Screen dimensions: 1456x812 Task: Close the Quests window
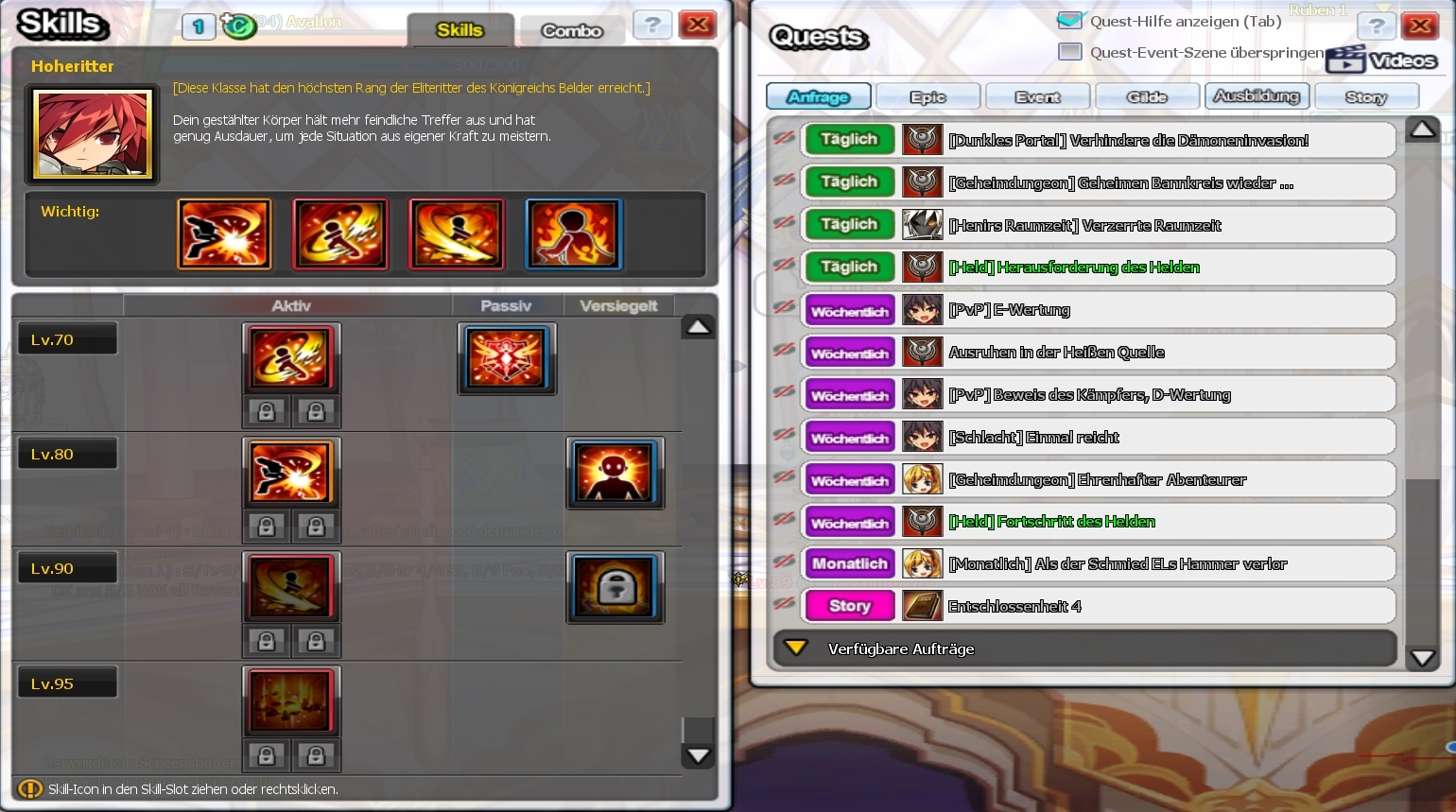point(1419,26)
